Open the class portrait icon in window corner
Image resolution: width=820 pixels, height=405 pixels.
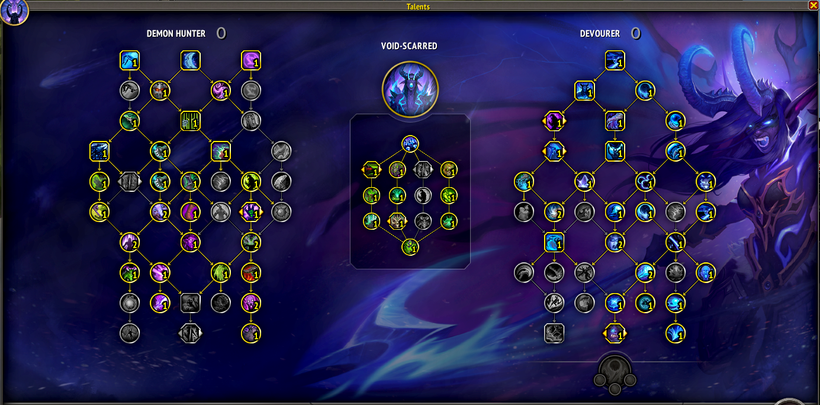pos(14,12)
